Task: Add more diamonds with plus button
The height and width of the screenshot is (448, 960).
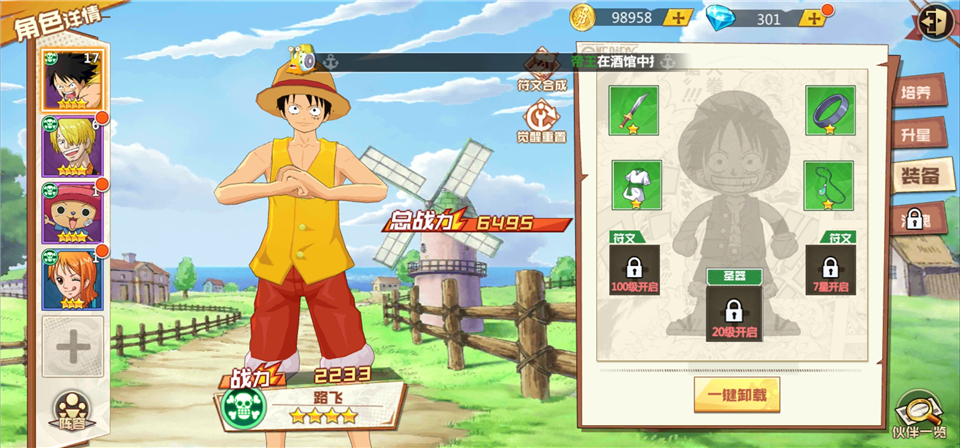Action: coord(815,18)
